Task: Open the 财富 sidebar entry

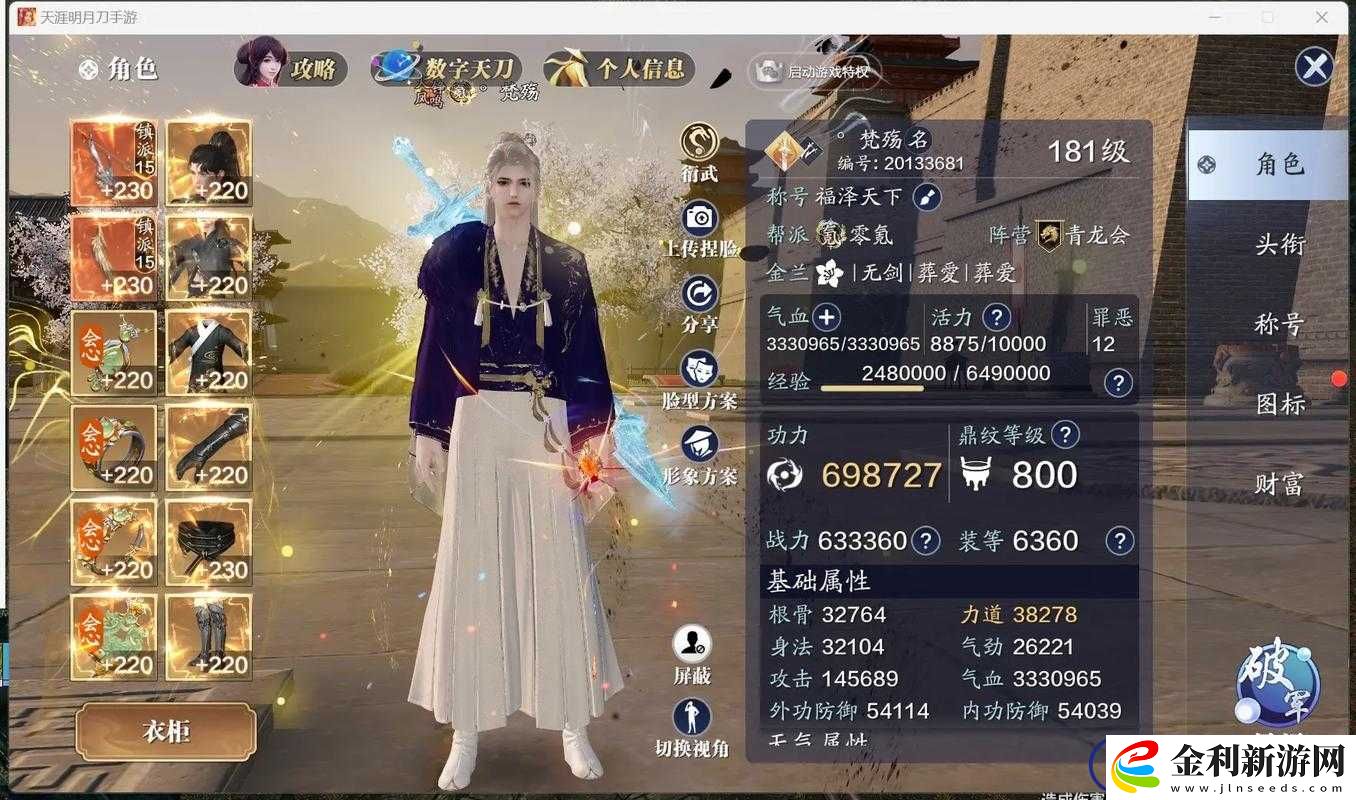Action: pyautogui.click(x=1281, y=482)
